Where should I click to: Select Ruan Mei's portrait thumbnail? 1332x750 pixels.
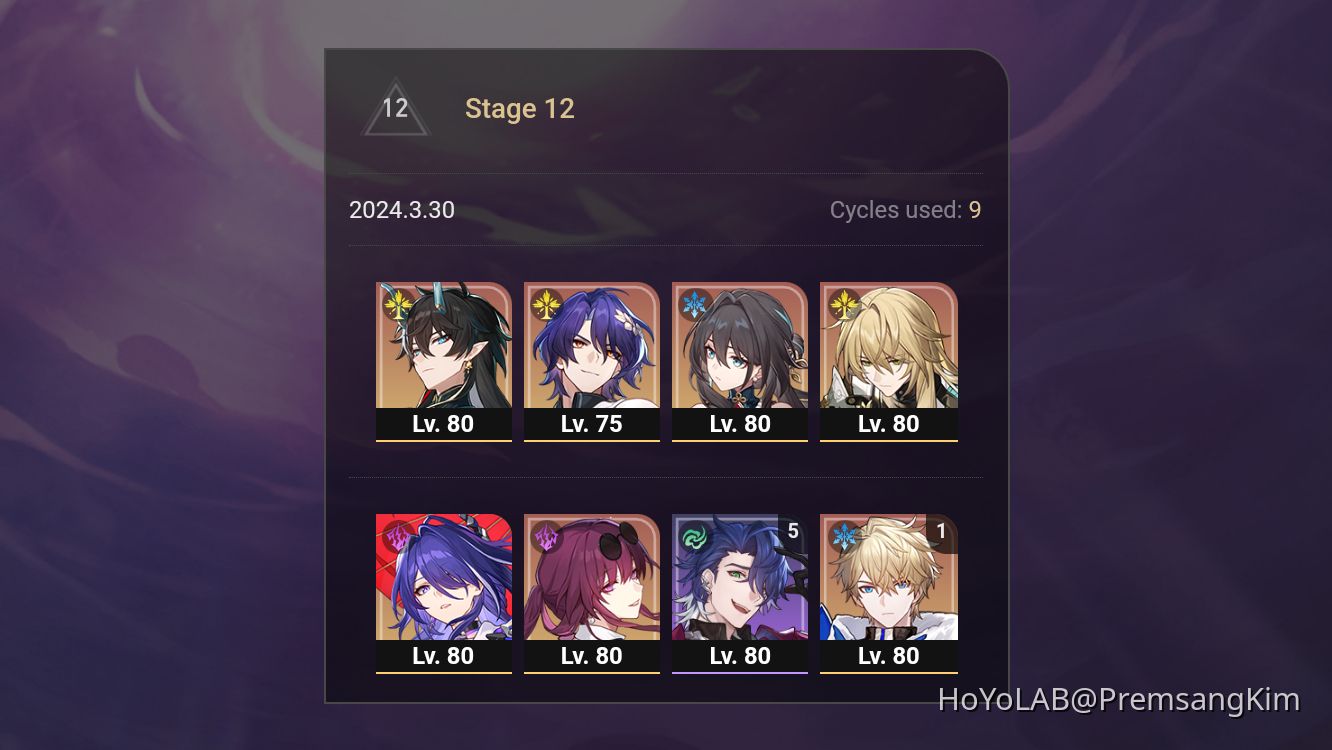pyautogui.click(x=740, y=350)
